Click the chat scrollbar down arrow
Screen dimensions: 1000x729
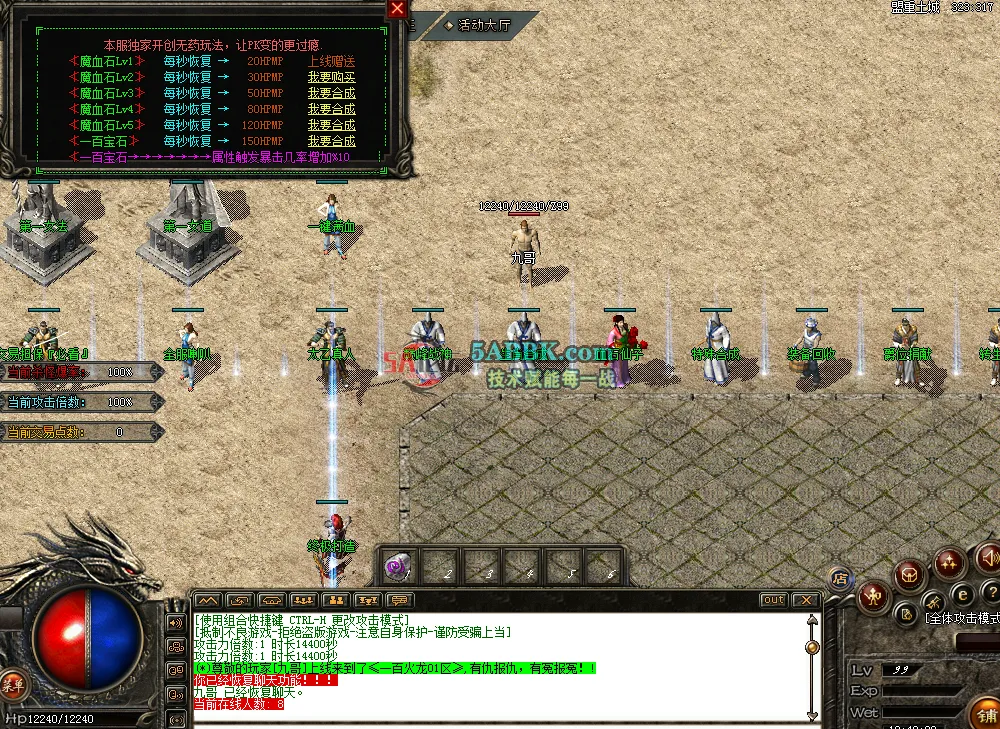click(x=812, y=714)
